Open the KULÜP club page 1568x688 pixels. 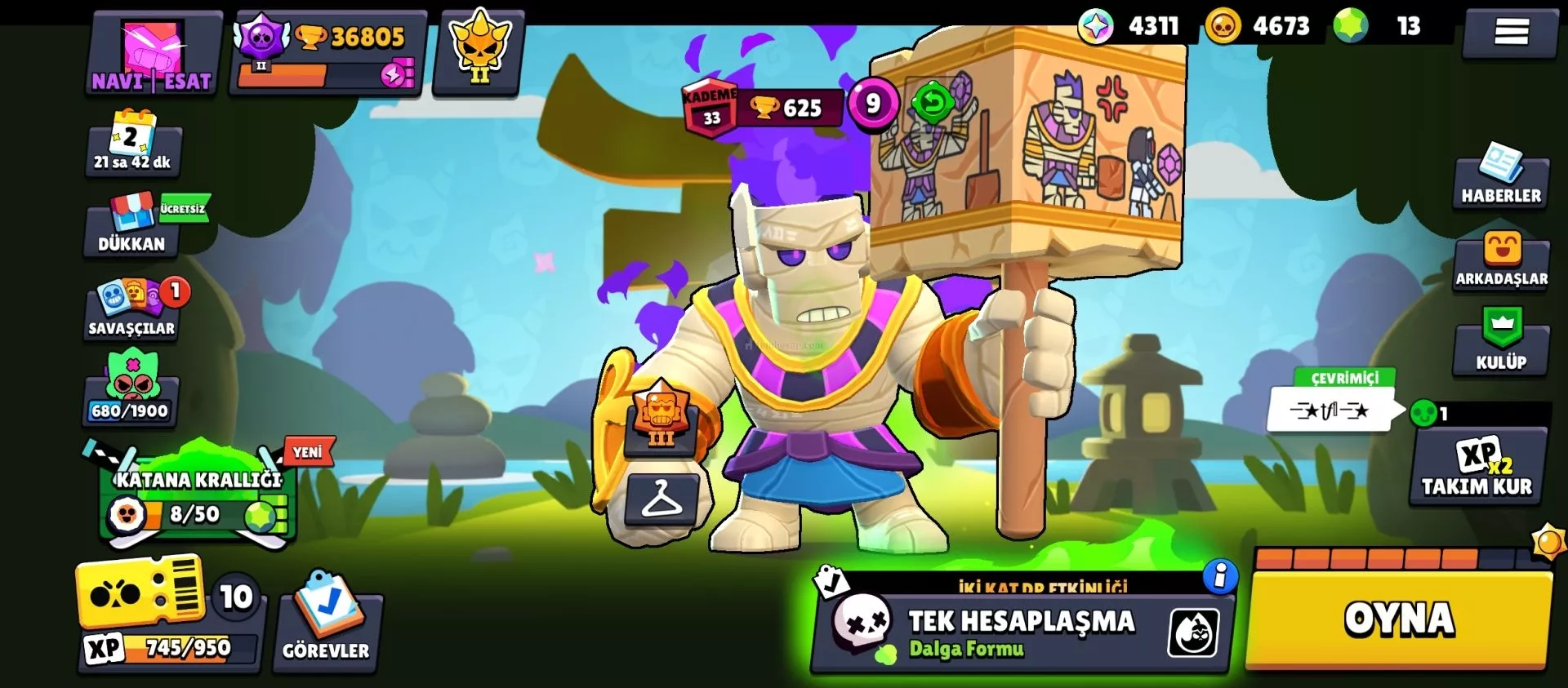click(1501, 343)
